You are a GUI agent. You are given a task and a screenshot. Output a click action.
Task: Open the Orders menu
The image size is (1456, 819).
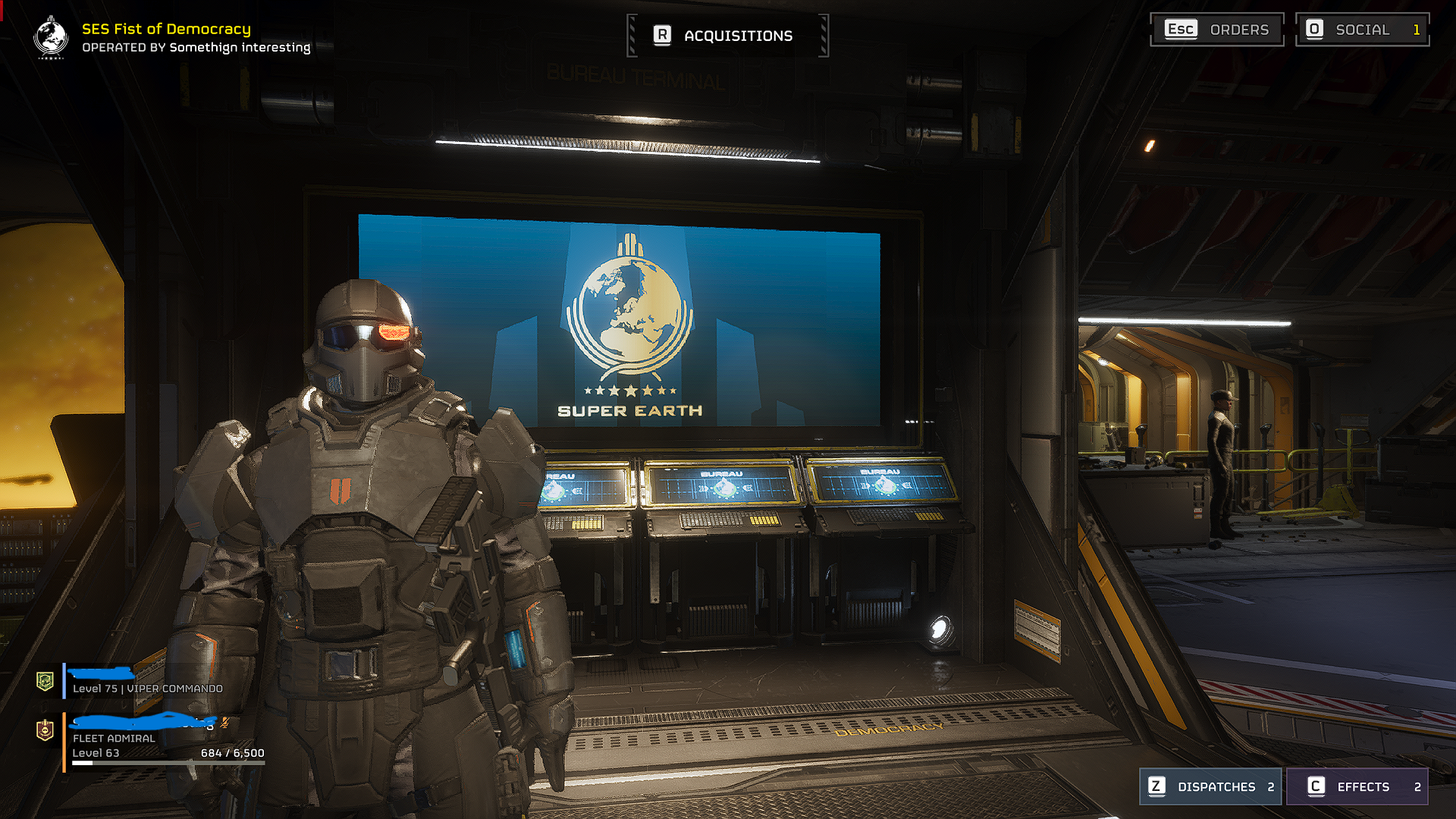(x=1216, y=30)
